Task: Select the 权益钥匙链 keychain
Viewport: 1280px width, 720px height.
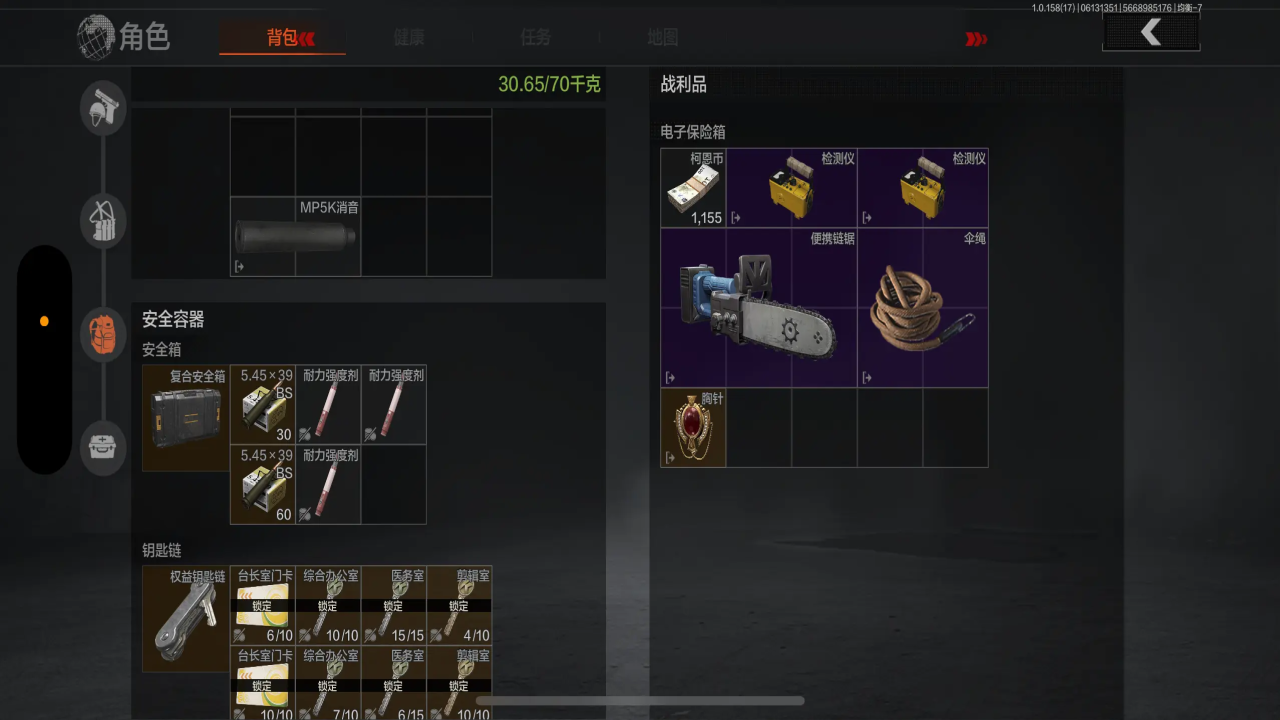Action: pos(186,619)
